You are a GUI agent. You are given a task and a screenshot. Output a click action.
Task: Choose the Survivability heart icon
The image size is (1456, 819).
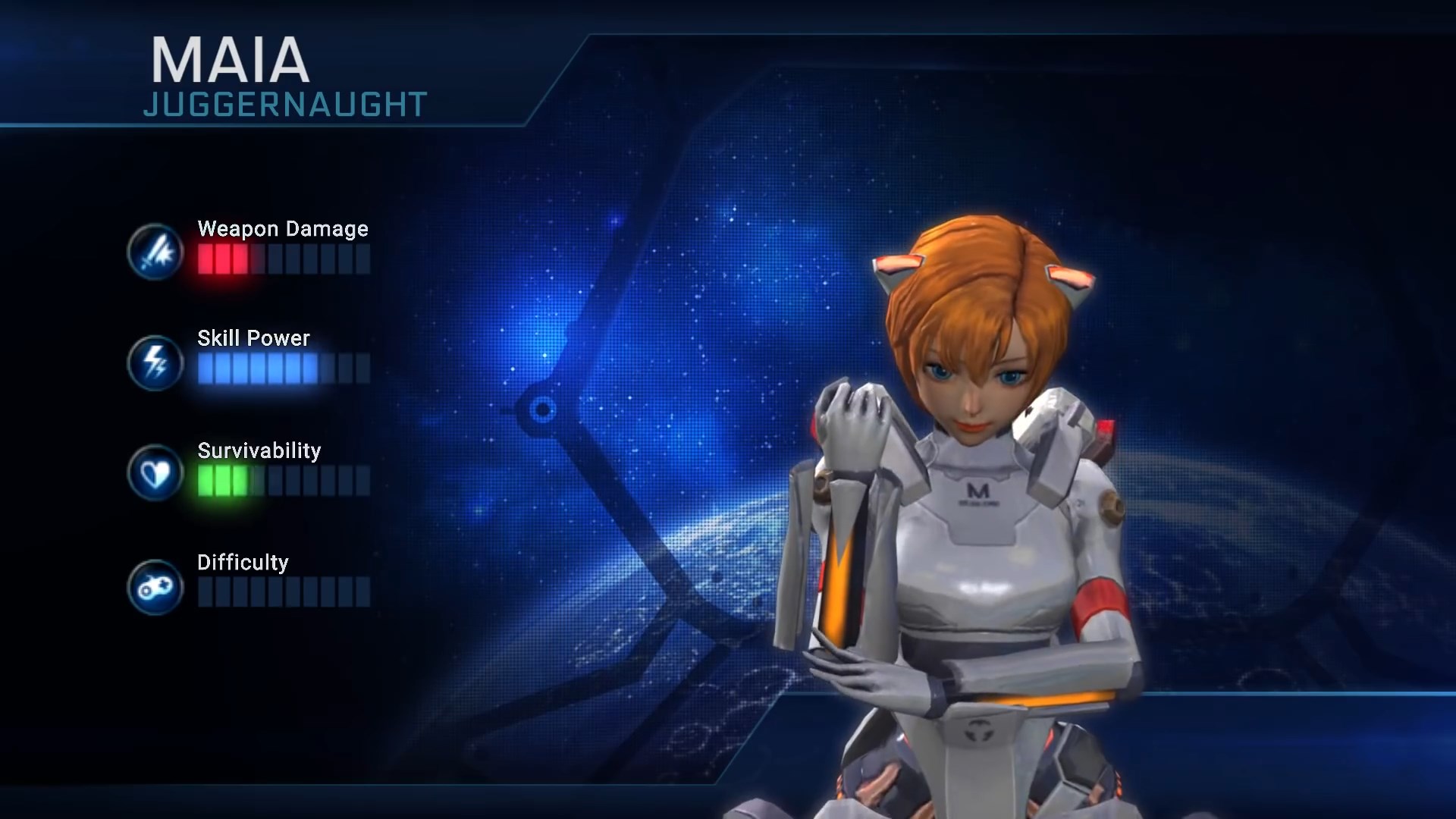[x=155, y=473]
